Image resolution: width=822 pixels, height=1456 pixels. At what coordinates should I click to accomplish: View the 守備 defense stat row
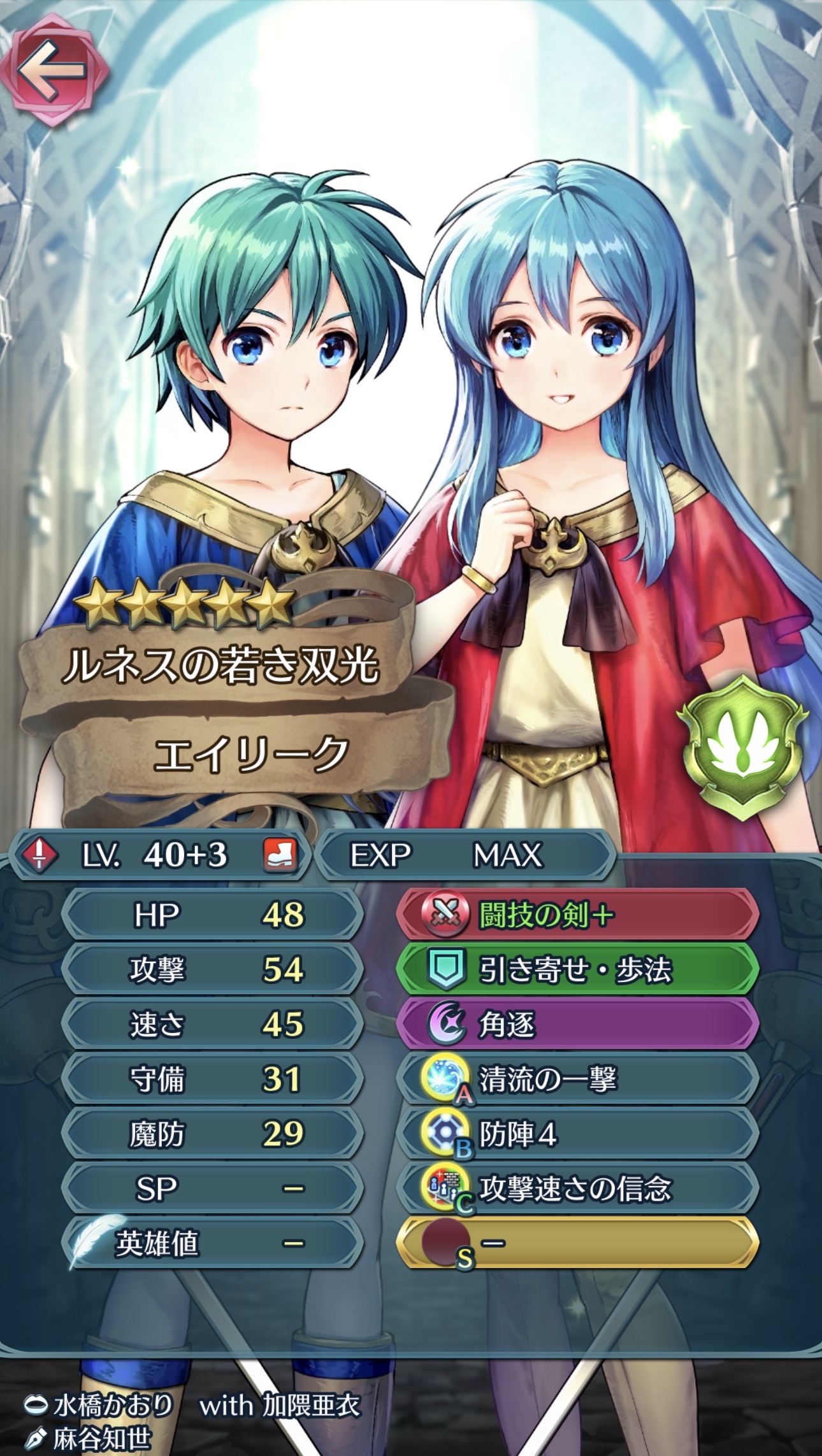click(213, 1079)
